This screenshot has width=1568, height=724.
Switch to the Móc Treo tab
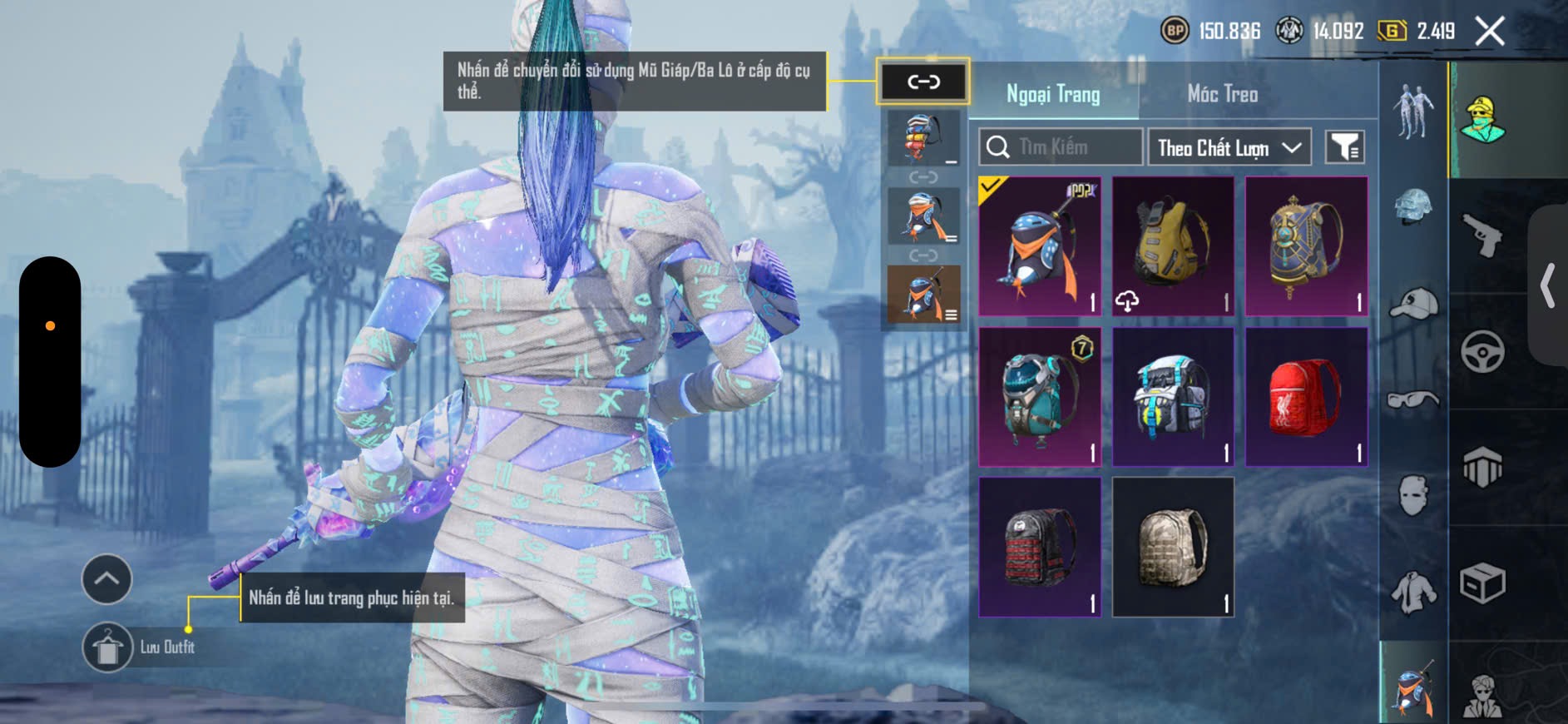coord(1222,94)
